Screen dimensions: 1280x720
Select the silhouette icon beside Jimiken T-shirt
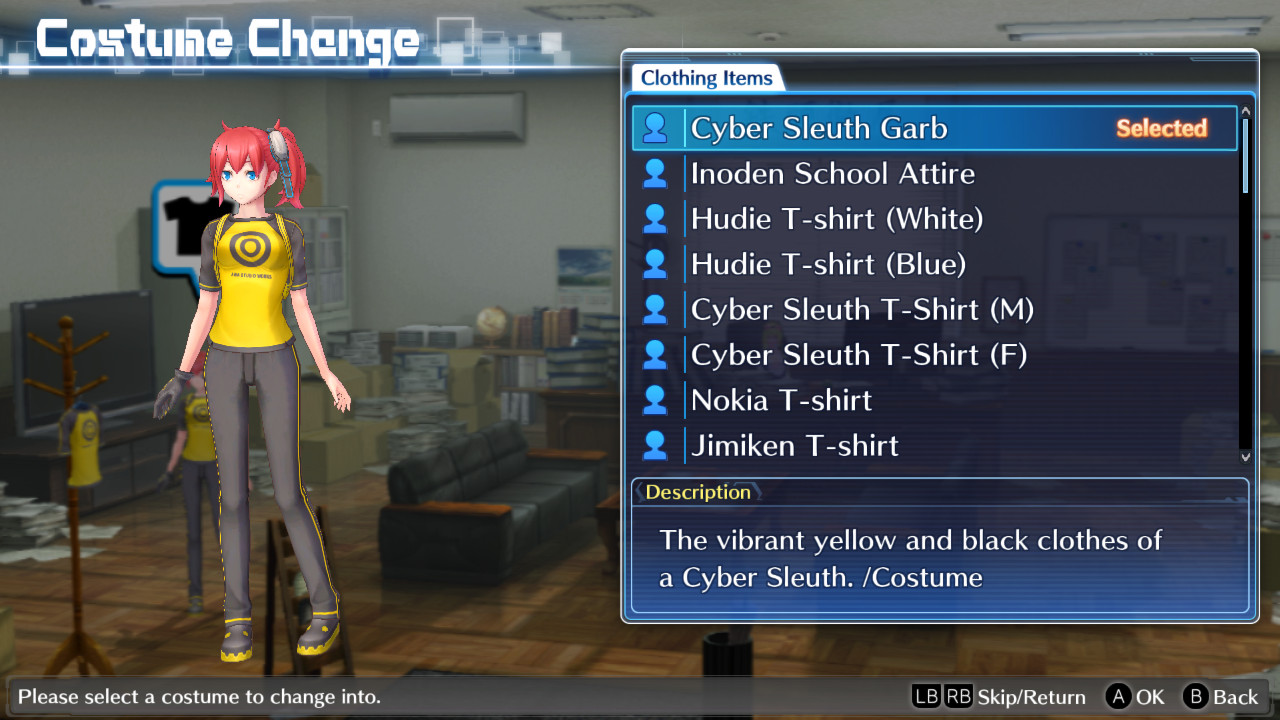(657, 444)
